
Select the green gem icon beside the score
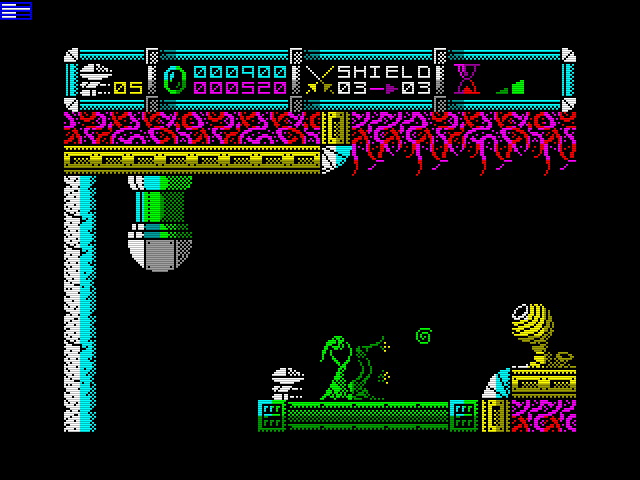pos(175,80)
